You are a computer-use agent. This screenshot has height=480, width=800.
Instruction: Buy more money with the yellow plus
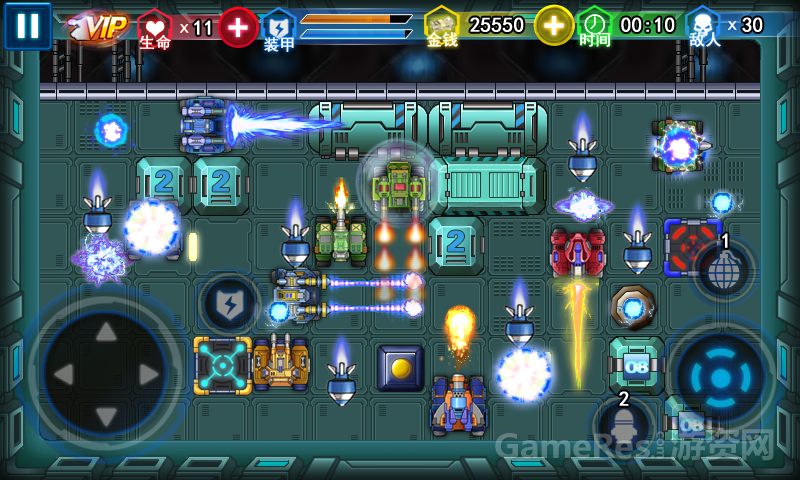(553, 25)
